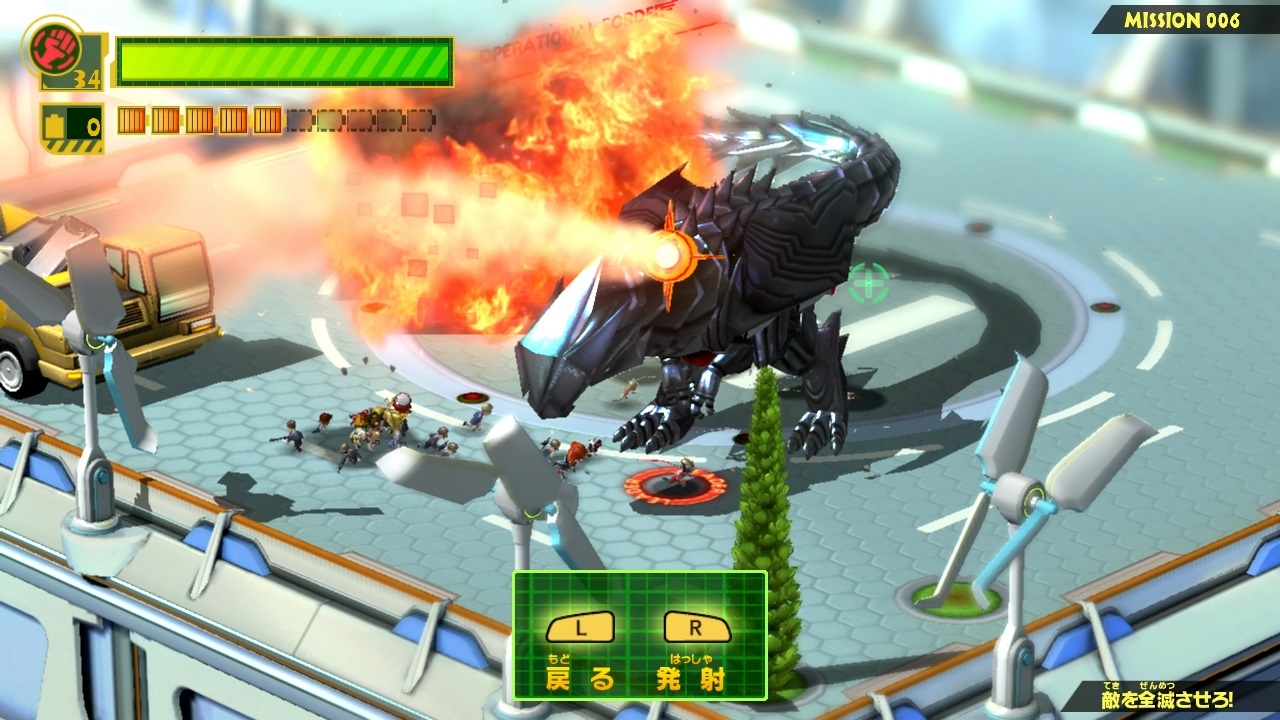
Task: Click the MISSION 006 label
Action: (x=1182, y=20)
